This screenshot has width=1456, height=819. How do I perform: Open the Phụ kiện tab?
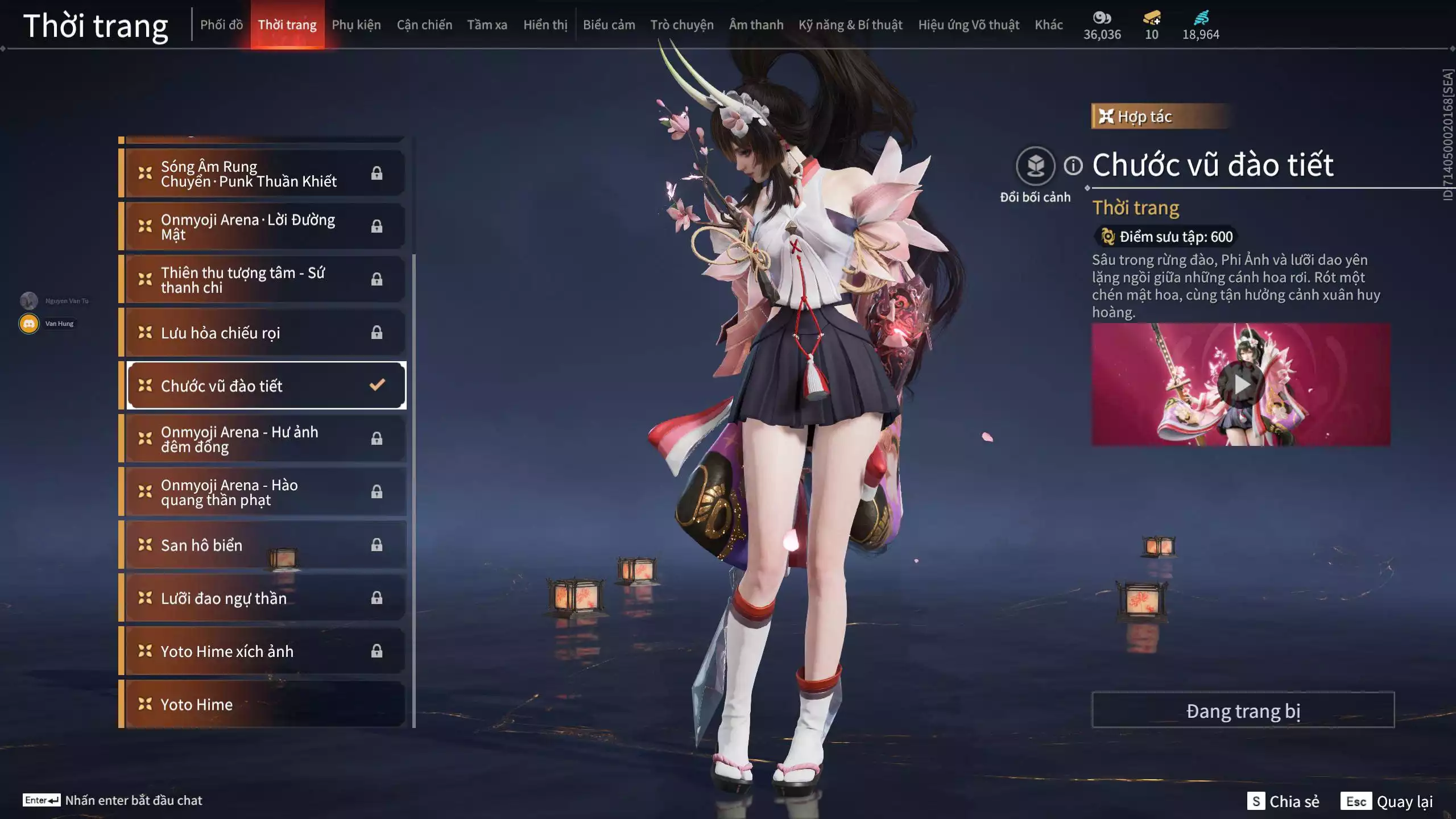[x=356, y=25]
